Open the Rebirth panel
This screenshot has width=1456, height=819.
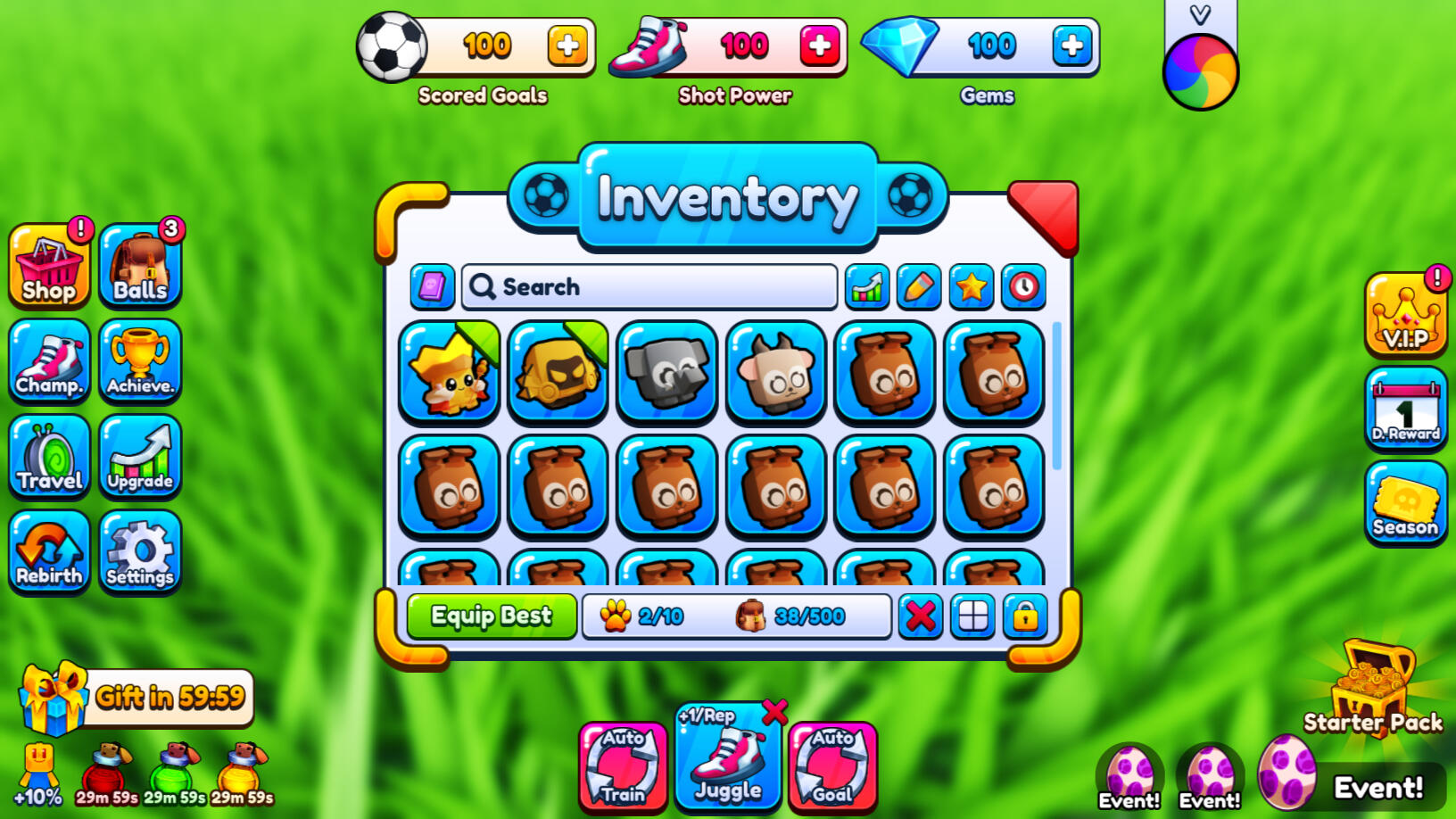pyautogui.click(x=49, y=553)
